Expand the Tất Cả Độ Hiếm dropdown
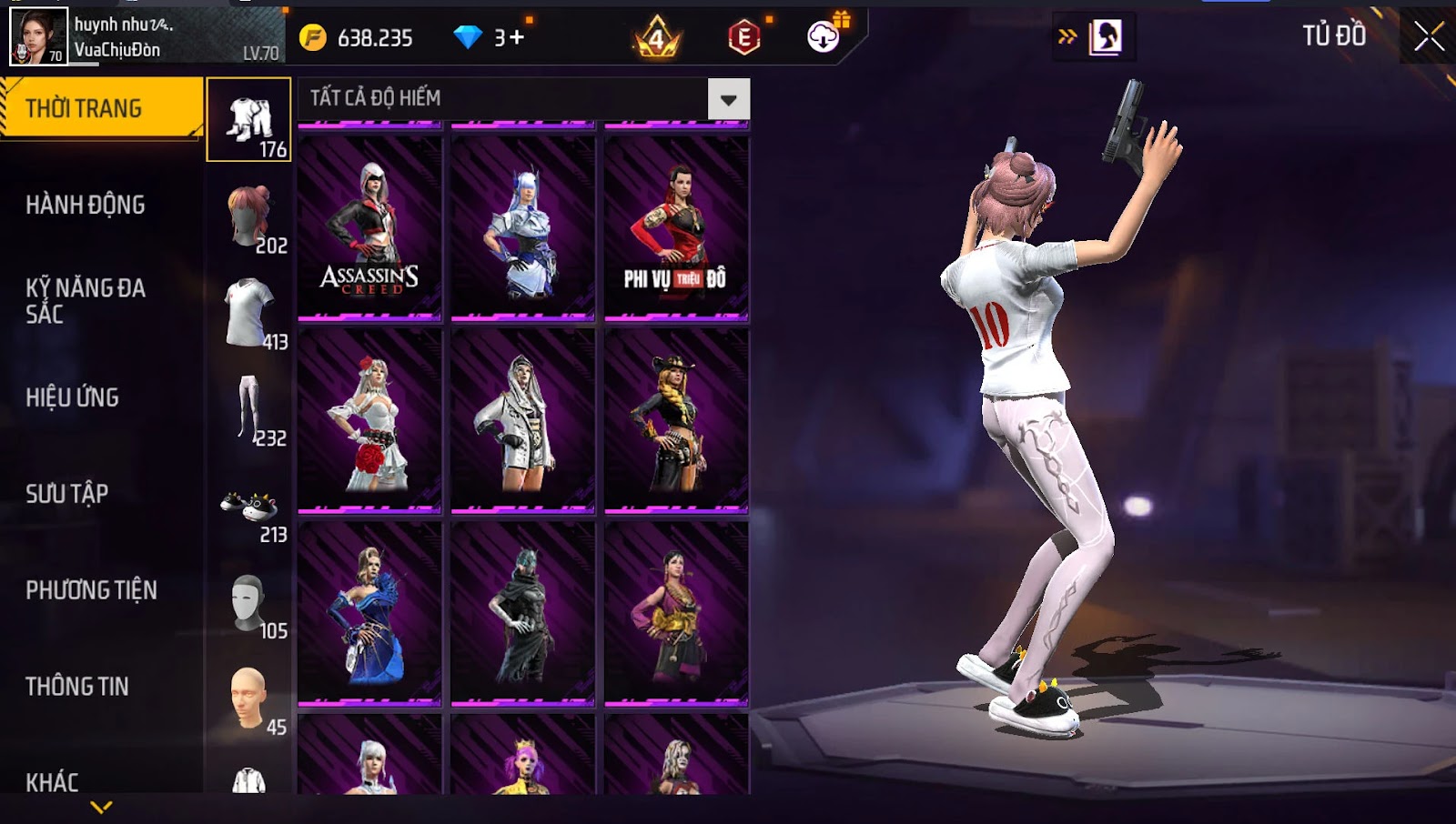Image resolution: width=1456 pixels, height=824 pixels. point(728,99)
